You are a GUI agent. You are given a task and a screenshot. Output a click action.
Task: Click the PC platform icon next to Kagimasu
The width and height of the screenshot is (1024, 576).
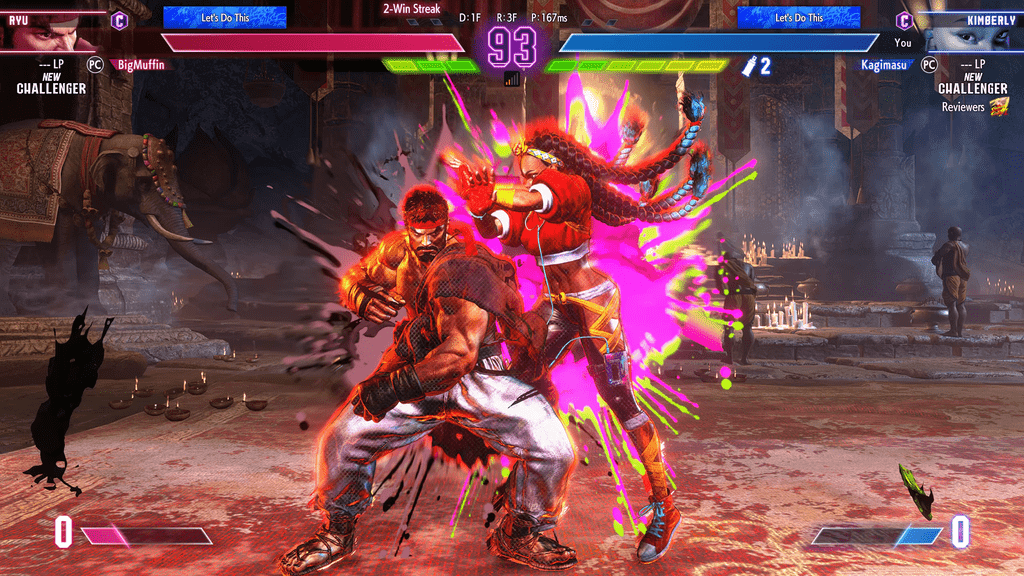[x=929, y=64]
